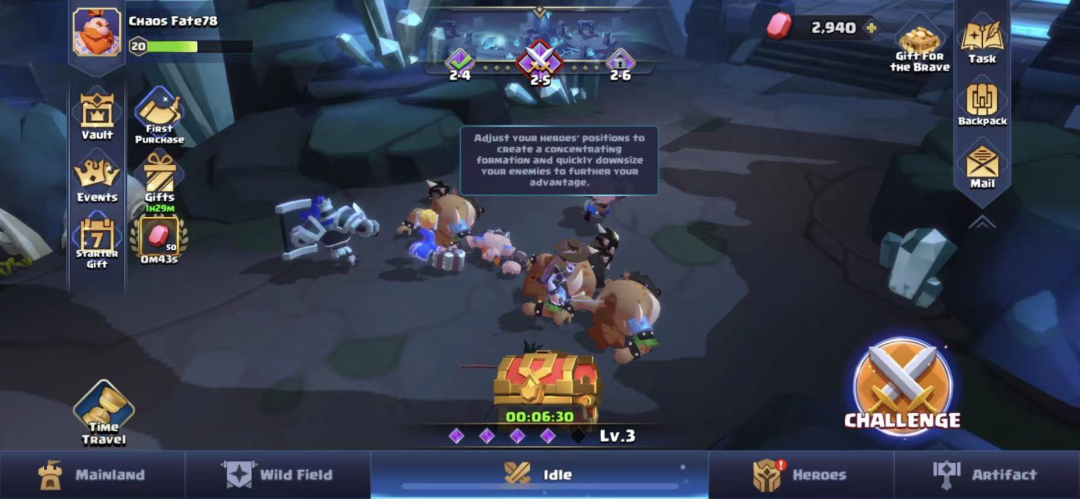Open the Task menu
This screenshot has width=1080, height=499.
982,40
